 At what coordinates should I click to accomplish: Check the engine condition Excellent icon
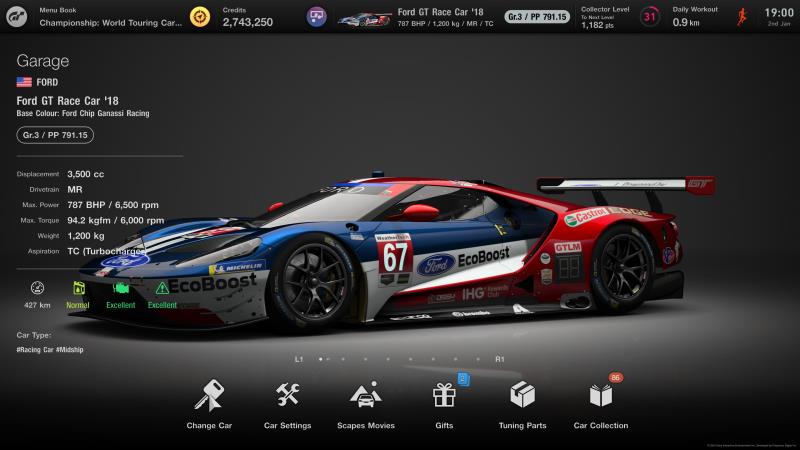pos(121,288)
